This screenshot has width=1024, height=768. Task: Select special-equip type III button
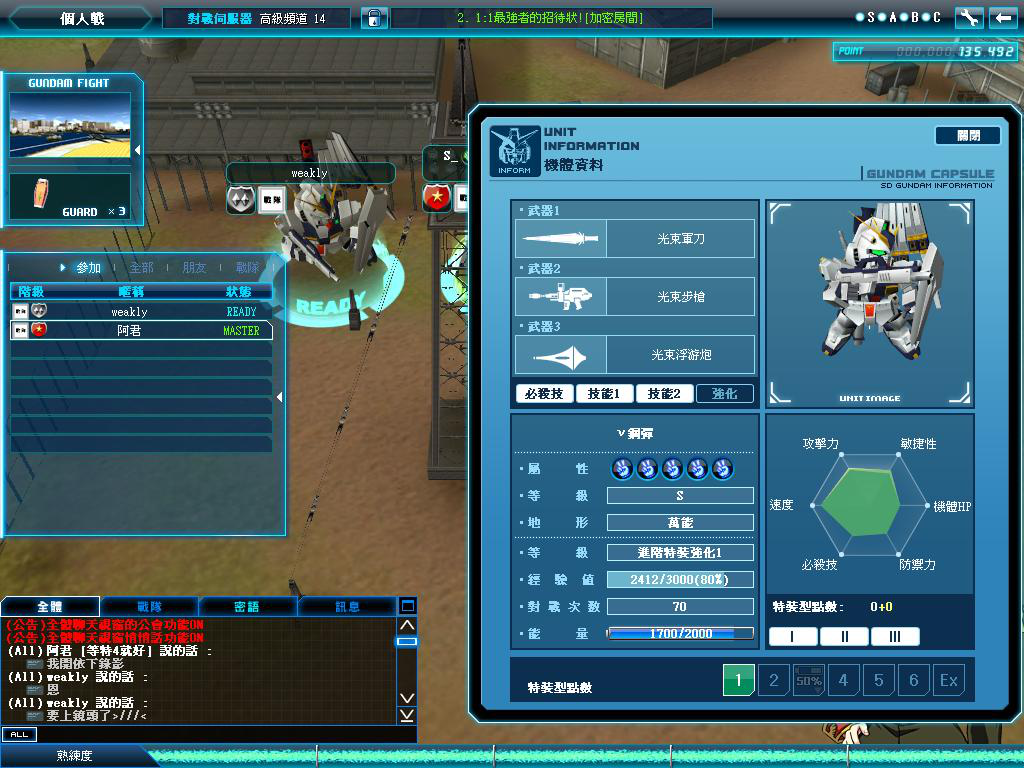pyautogui.click(x=894, y=637)
